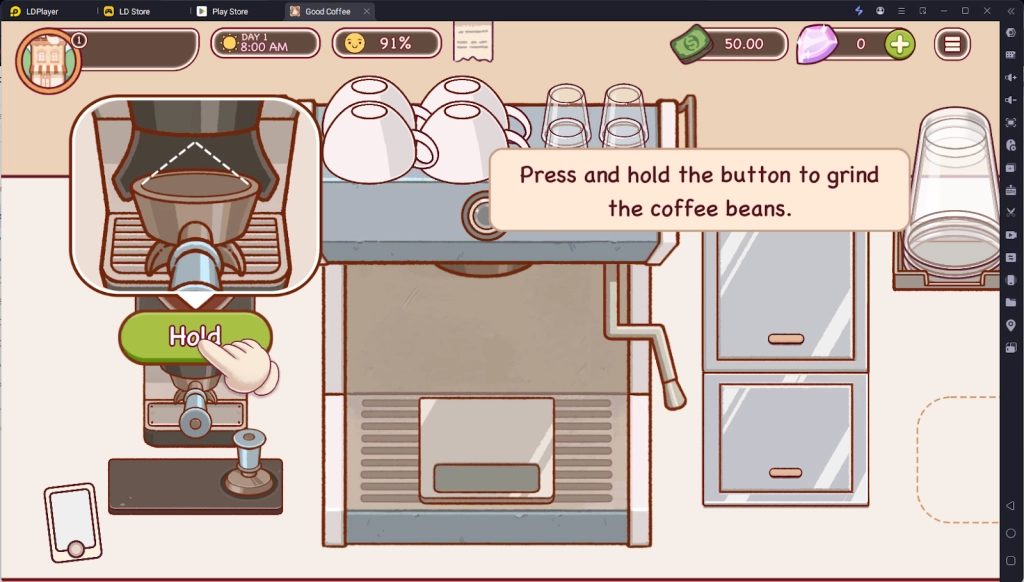
Task: Close the LDPlayer window
Action: 987,10
